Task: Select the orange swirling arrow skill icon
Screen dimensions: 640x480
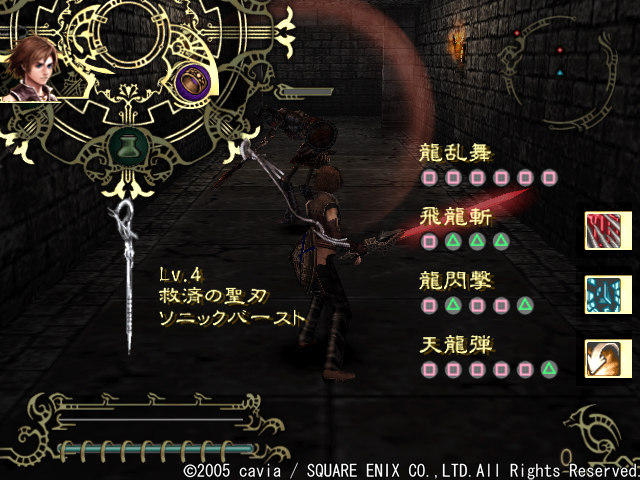Action: click(x=602, y=358)
